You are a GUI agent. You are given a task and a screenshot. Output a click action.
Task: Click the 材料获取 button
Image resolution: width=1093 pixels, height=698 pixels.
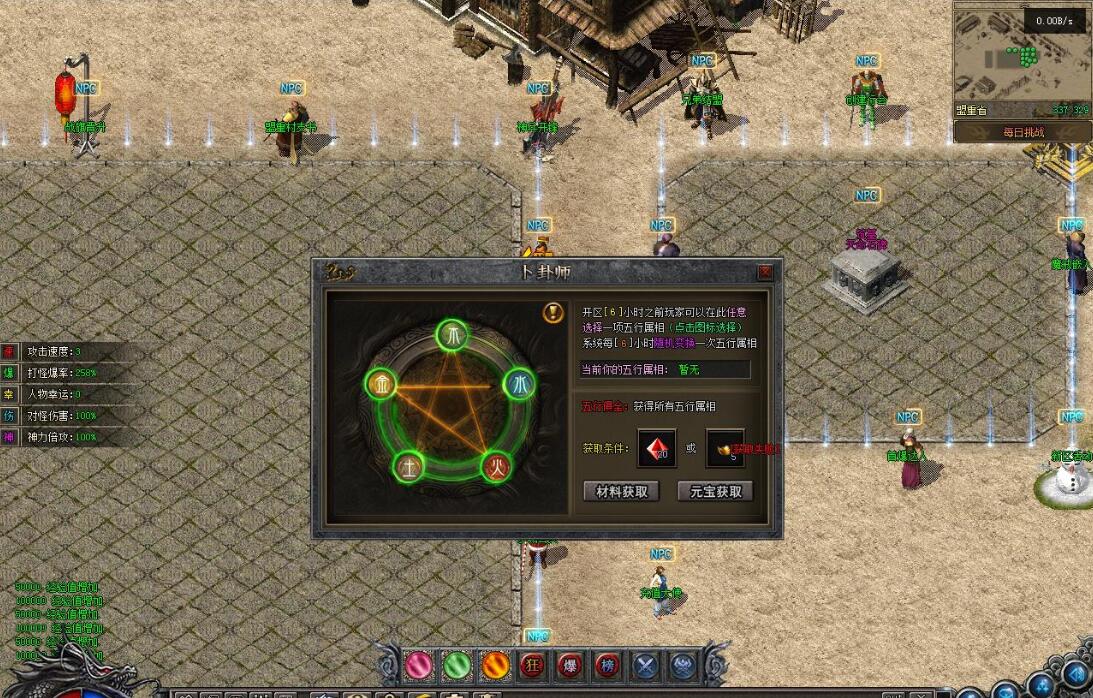(x=621, y=491)
